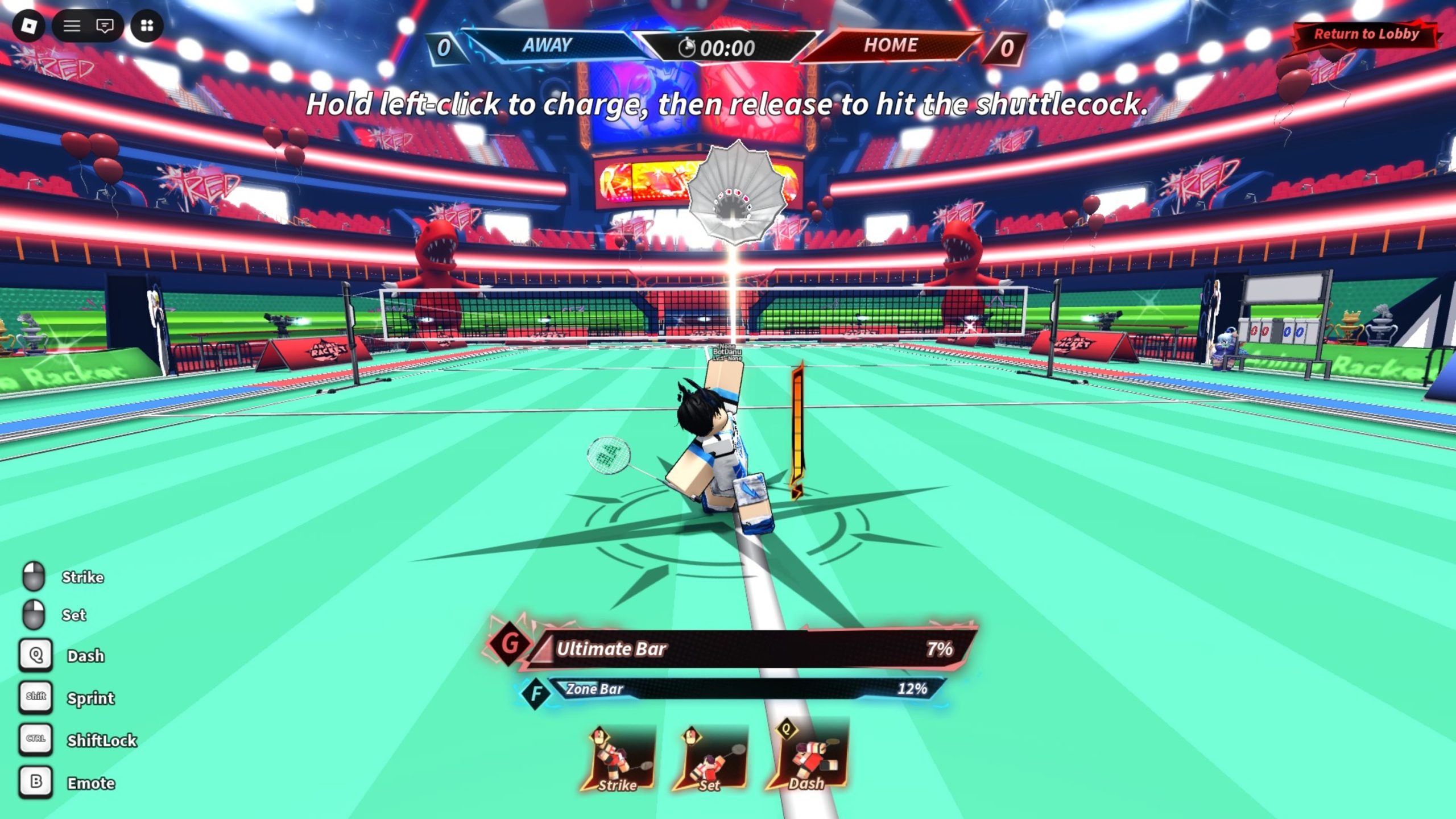Screen dimensions: 1456x819
Task: Activate the Strike ability icon
Action: (x=618, y=759)
